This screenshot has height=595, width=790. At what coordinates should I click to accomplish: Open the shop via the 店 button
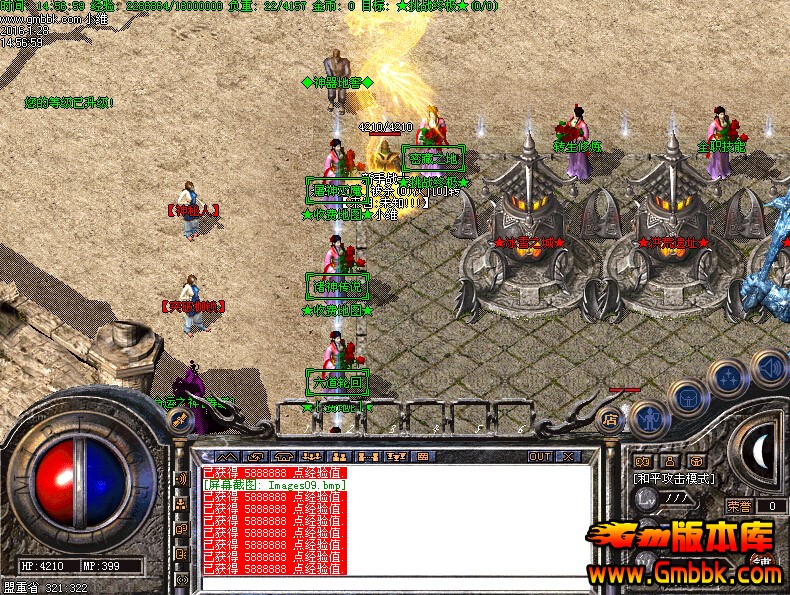coord(608,421)
